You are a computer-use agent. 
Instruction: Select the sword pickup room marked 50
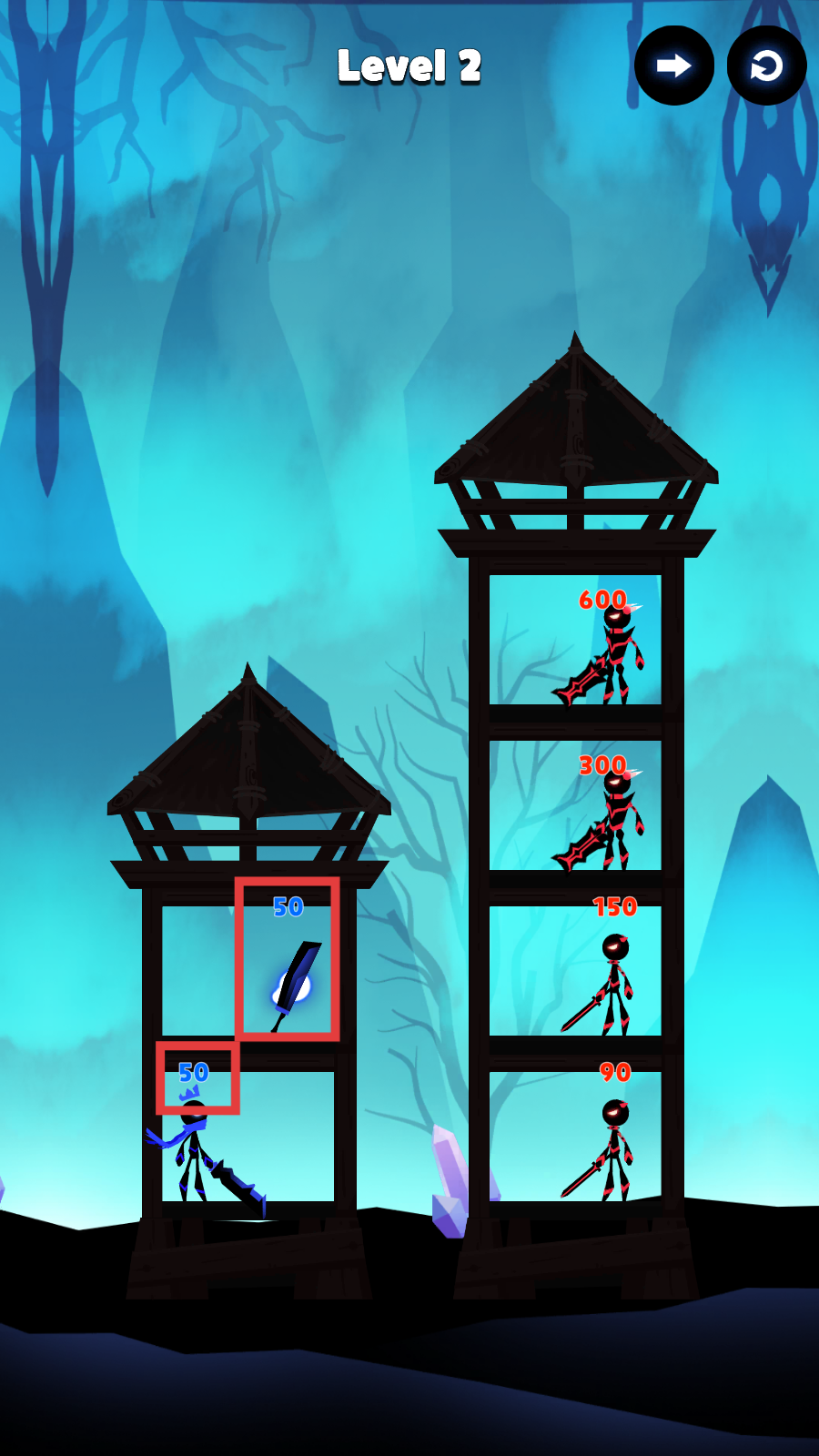coord(288,960)
